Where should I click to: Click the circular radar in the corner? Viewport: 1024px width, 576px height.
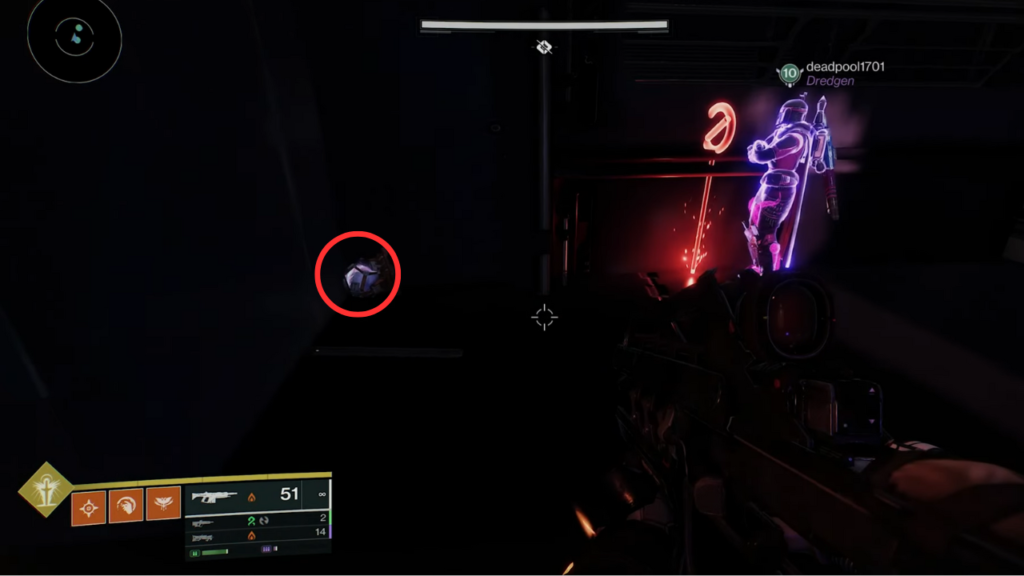(x=75, y=39)
